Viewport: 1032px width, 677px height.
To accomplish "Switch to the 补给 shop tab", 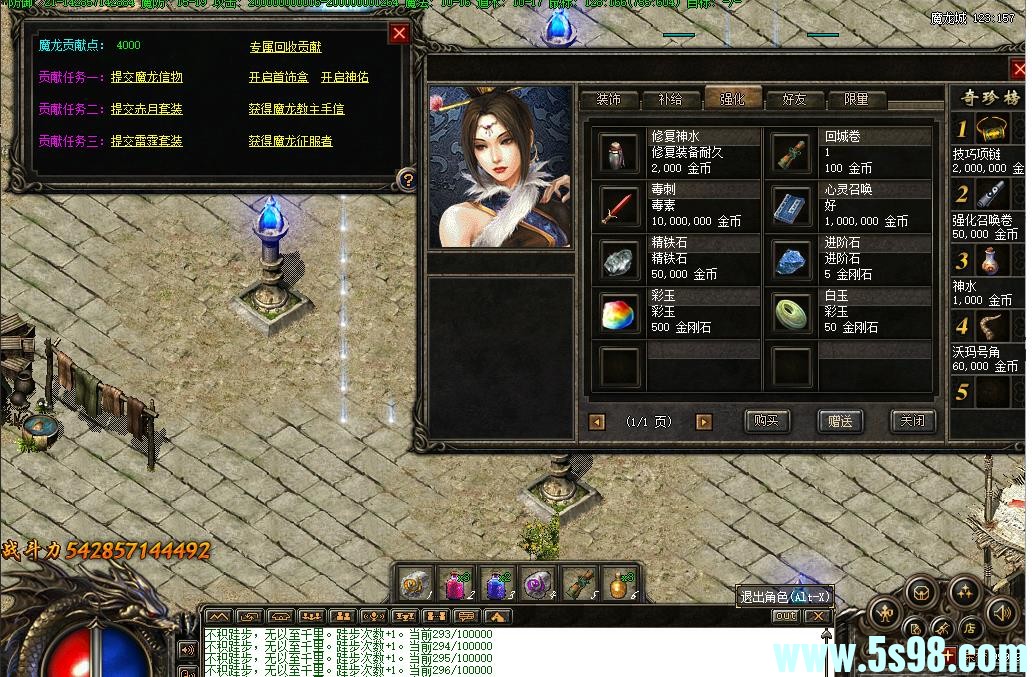I will click(x=670, y=99).
